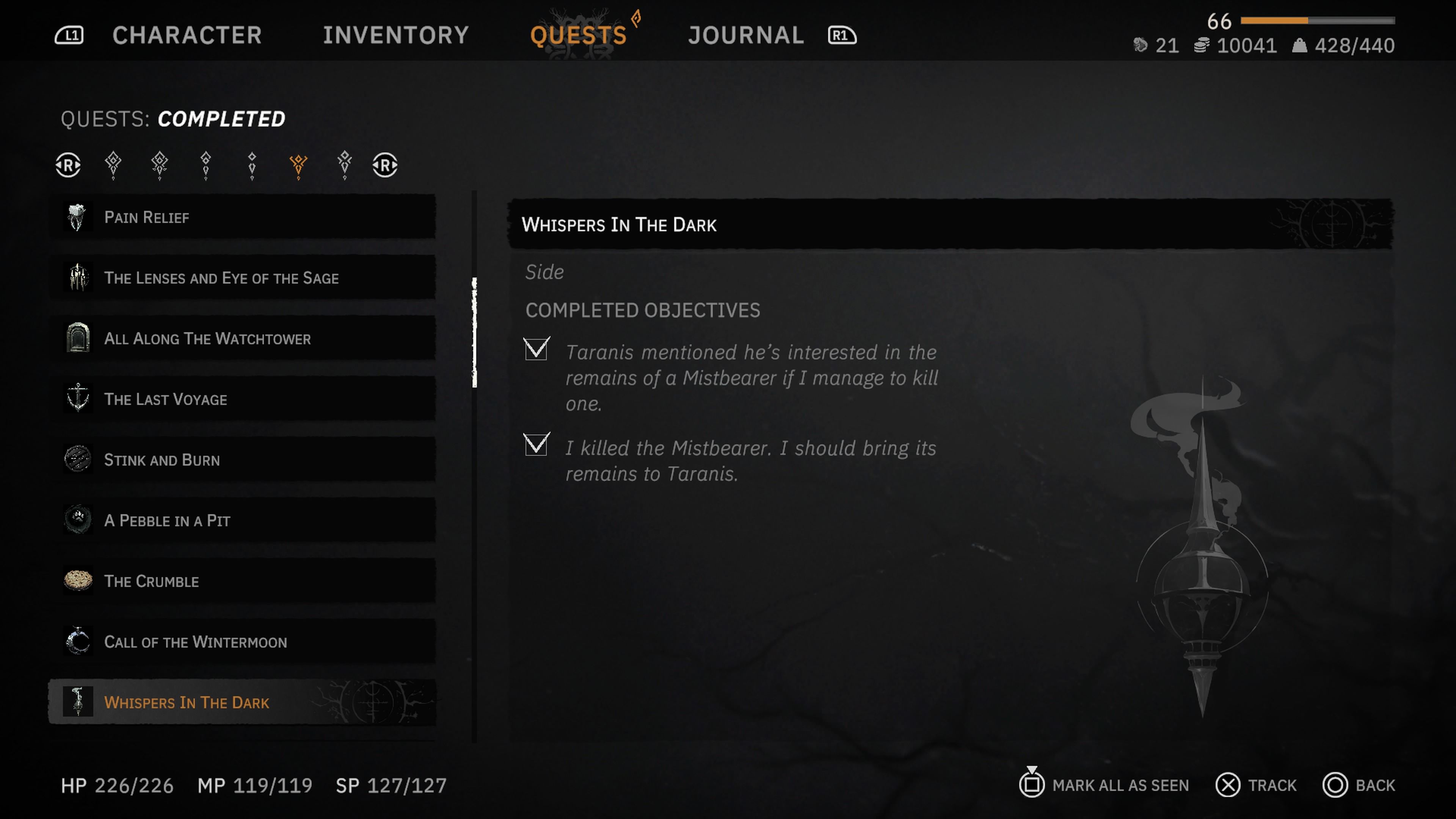The width and height of the screenshot is (1456, 819).
Task: Open The Lenses and Eye of the Sage quest
Action: coord(243,278)
